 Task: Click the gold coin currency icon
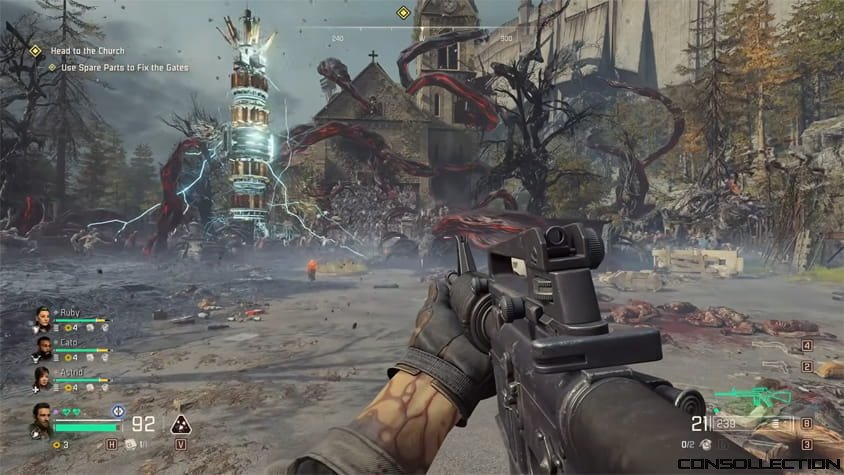tap(55, 443)
